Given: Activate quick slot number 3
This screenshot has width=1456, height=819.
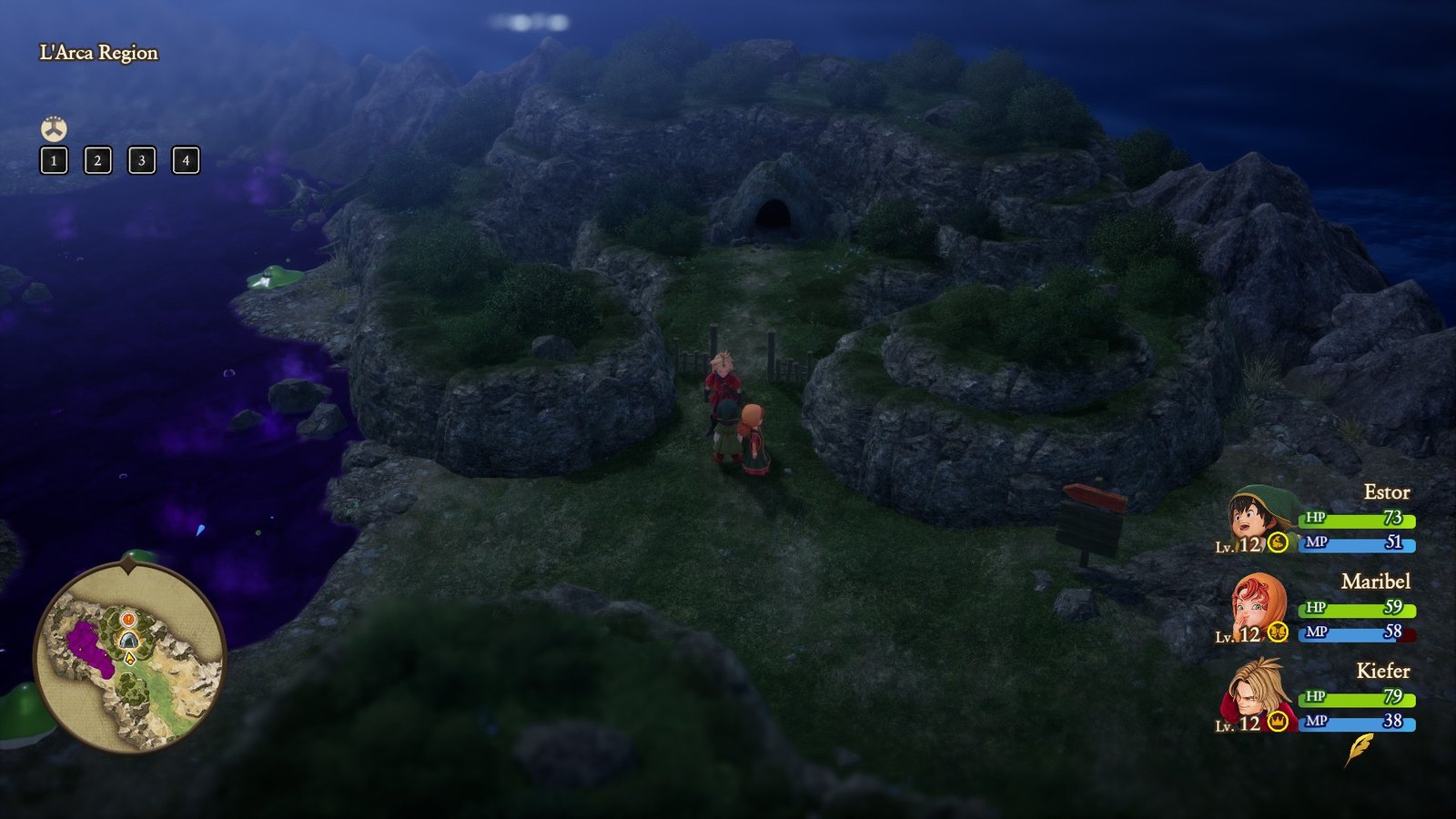Looking at the screenshot, I should coord(141,161).
